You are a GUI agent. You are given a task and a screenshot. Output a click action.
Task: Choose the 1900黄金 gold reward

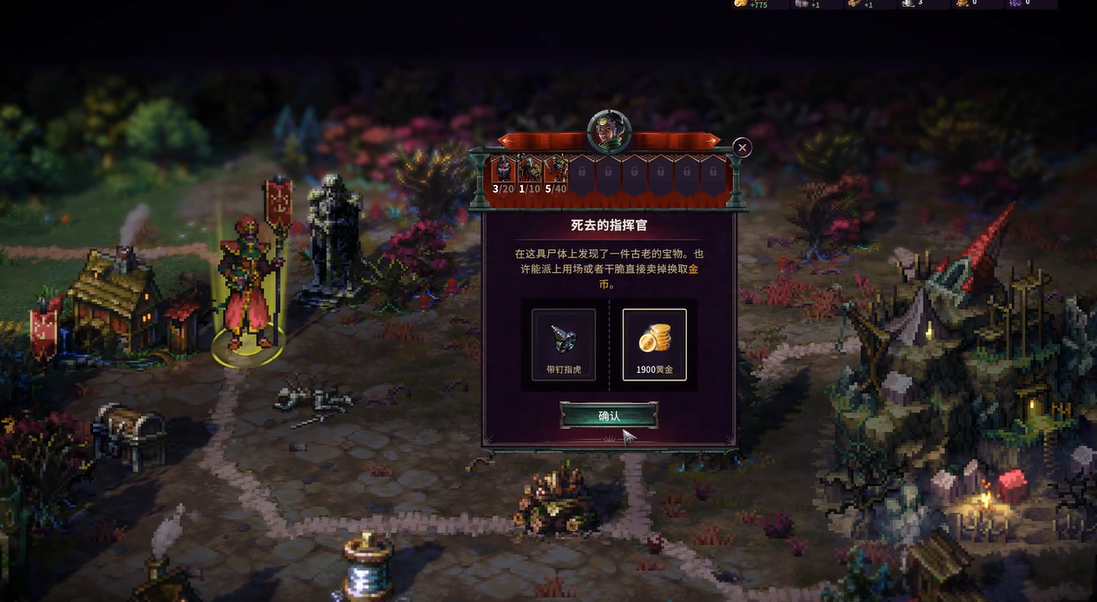(x=654, y=344)
